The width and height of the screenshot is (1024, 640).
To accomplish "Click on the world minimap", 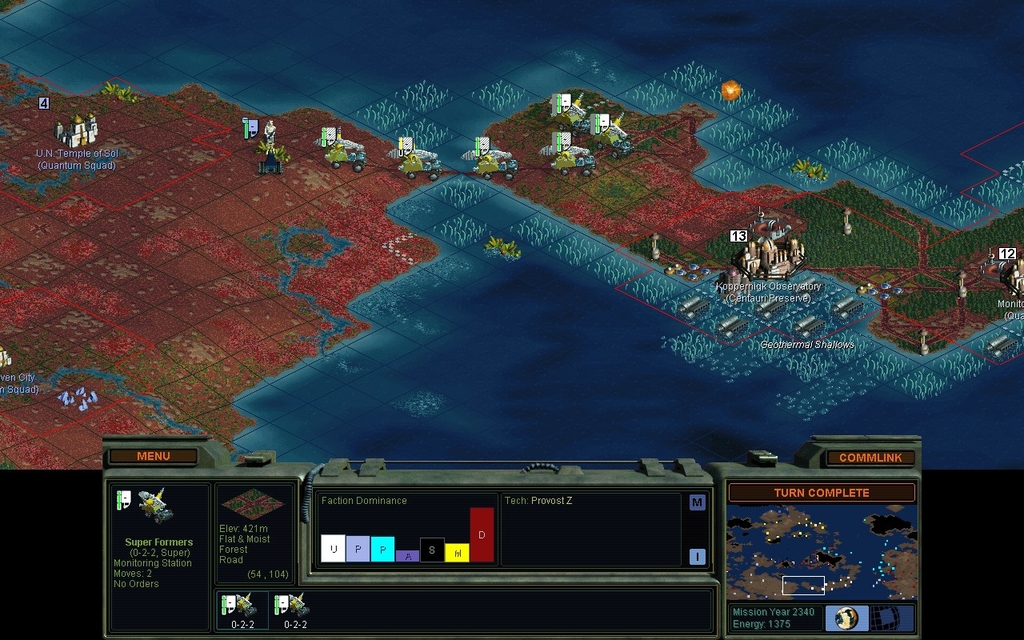I will 821,552.
